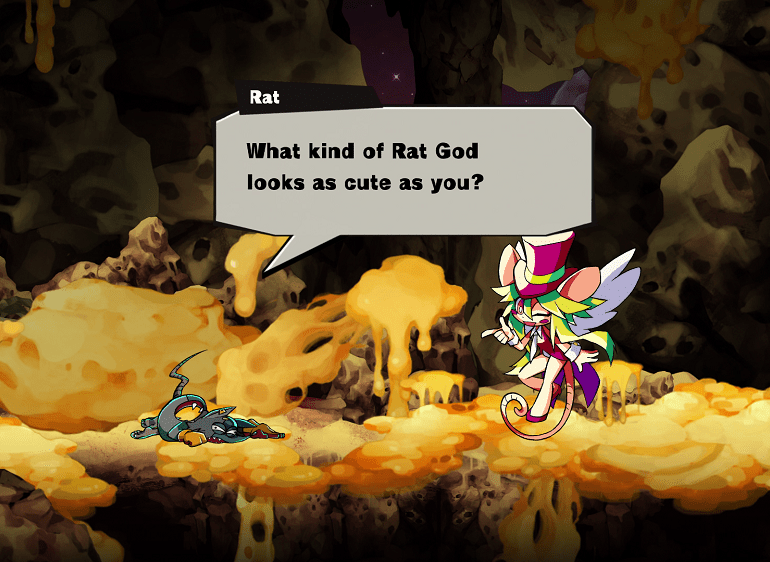Advance the Rat dialogue speech bubble
Screen dimensions: 770x562
point(403,168)
